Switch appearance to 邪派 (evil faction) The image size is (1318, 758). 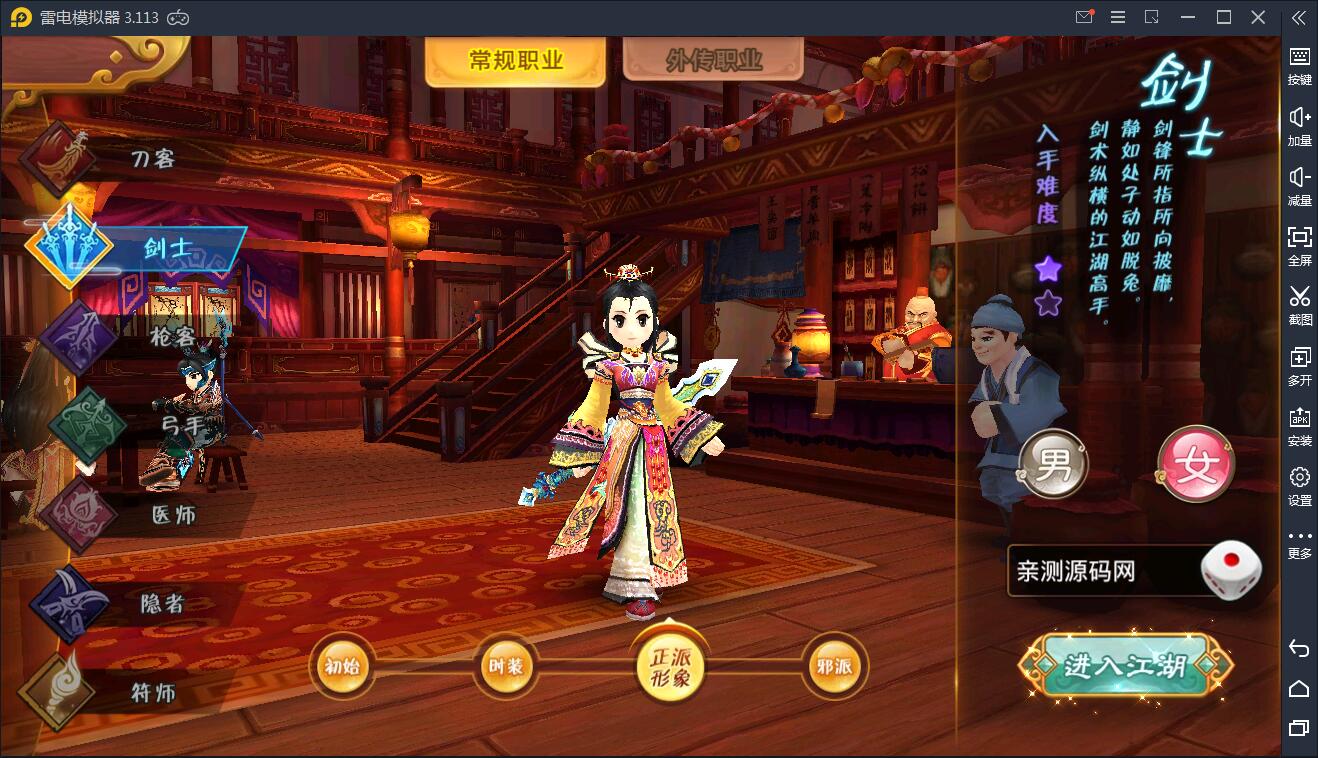[x=834, y=668]
